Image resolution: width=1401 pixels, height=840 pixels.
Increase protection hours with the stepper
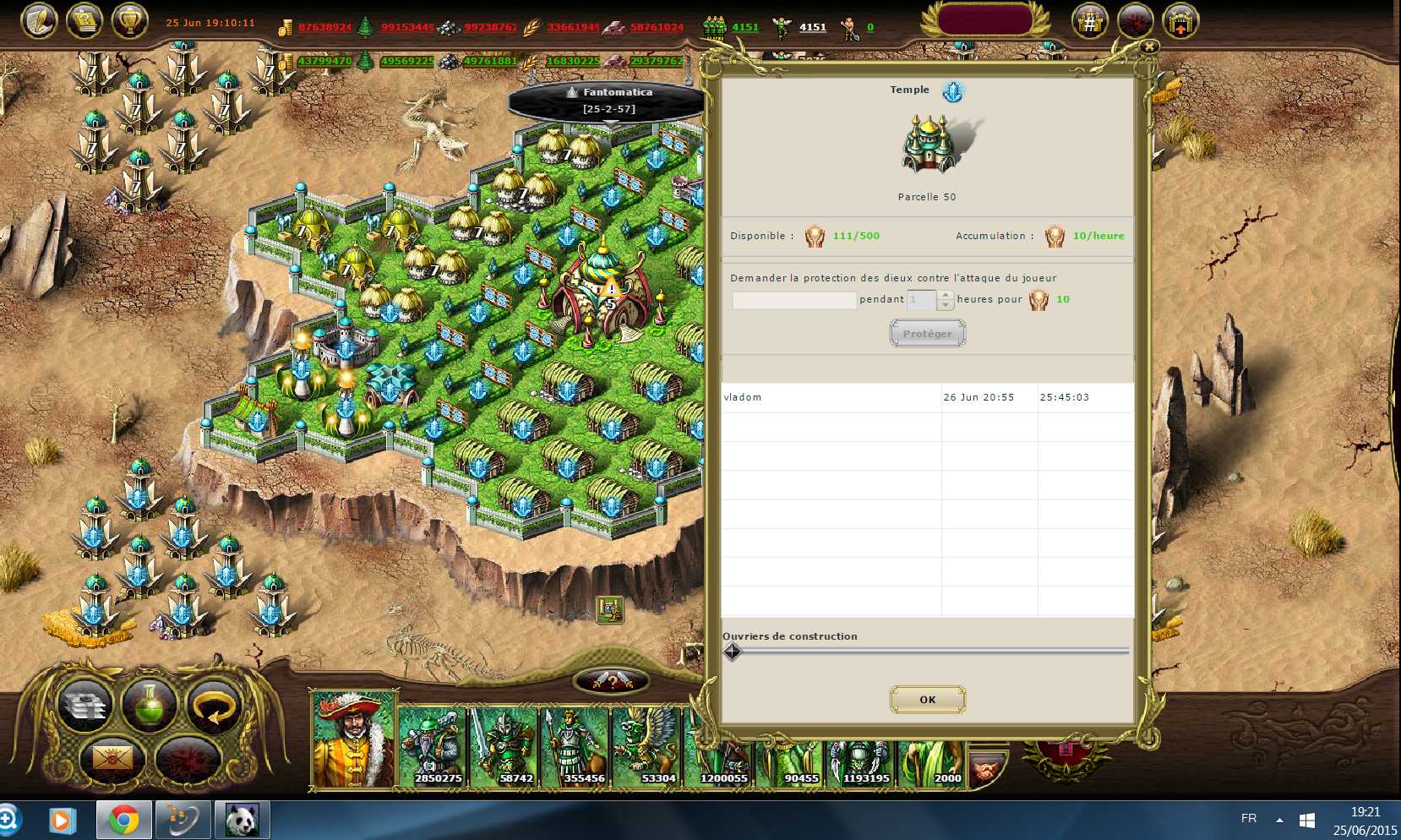click(946, 295)
